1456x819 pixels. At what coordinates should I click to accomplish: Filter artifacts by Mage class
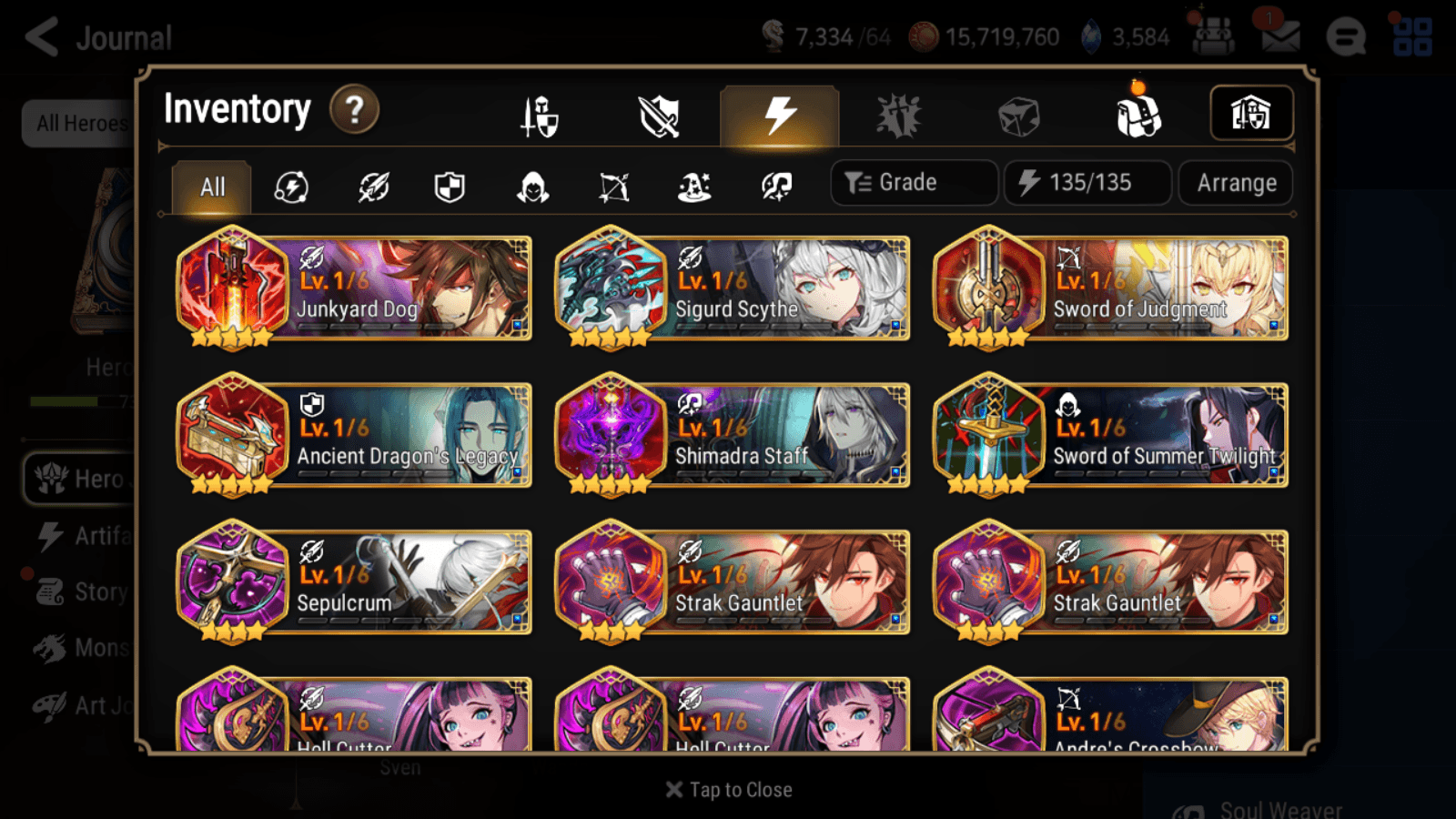[694, 187]
